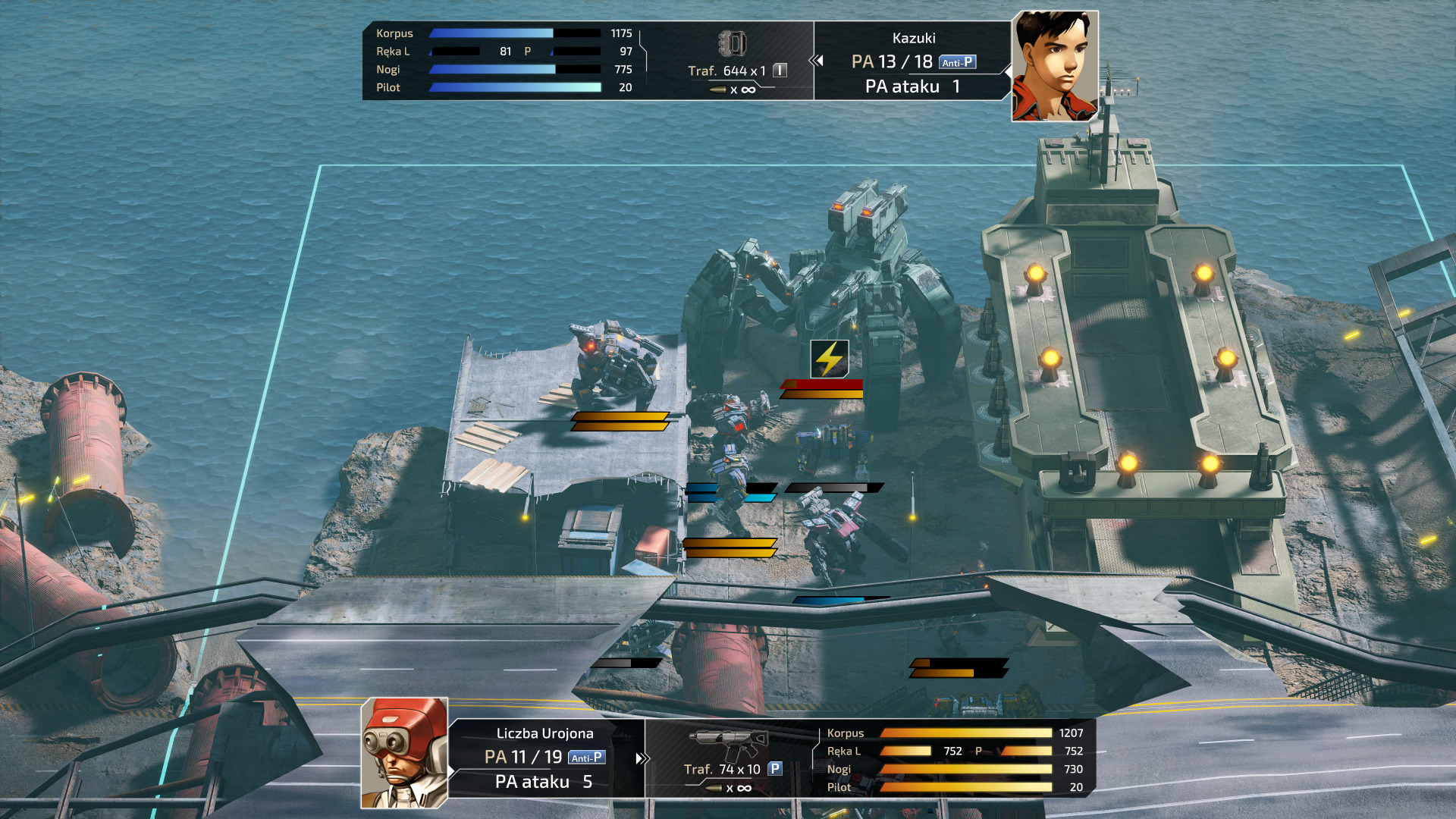Select Kazuki's weapon icon above Traf. 644
This screenshot has height=819, width=1456.
(x=732, y=44)
